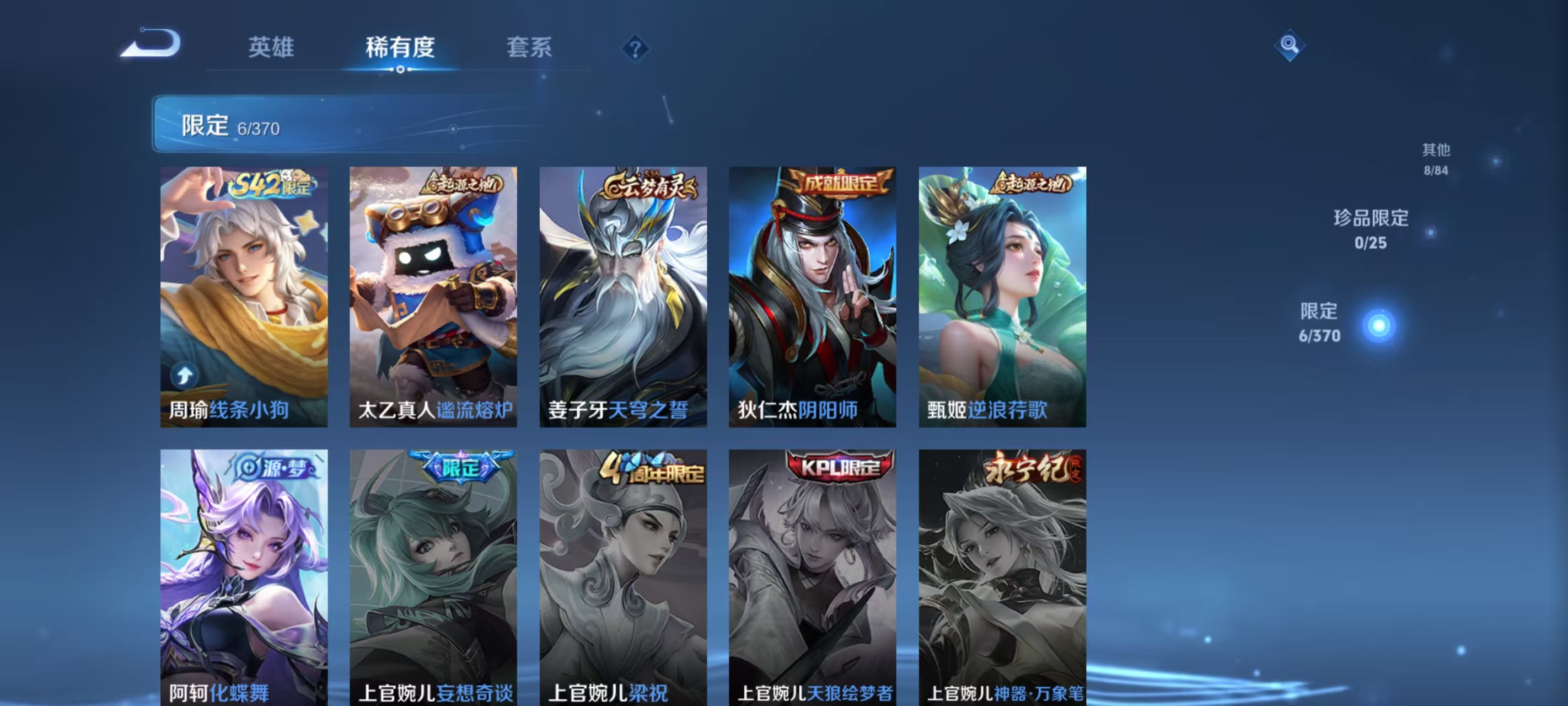
Task: Open skin search via the magnifier icon
Action: pyautogui.click(x=1291, y=46)
